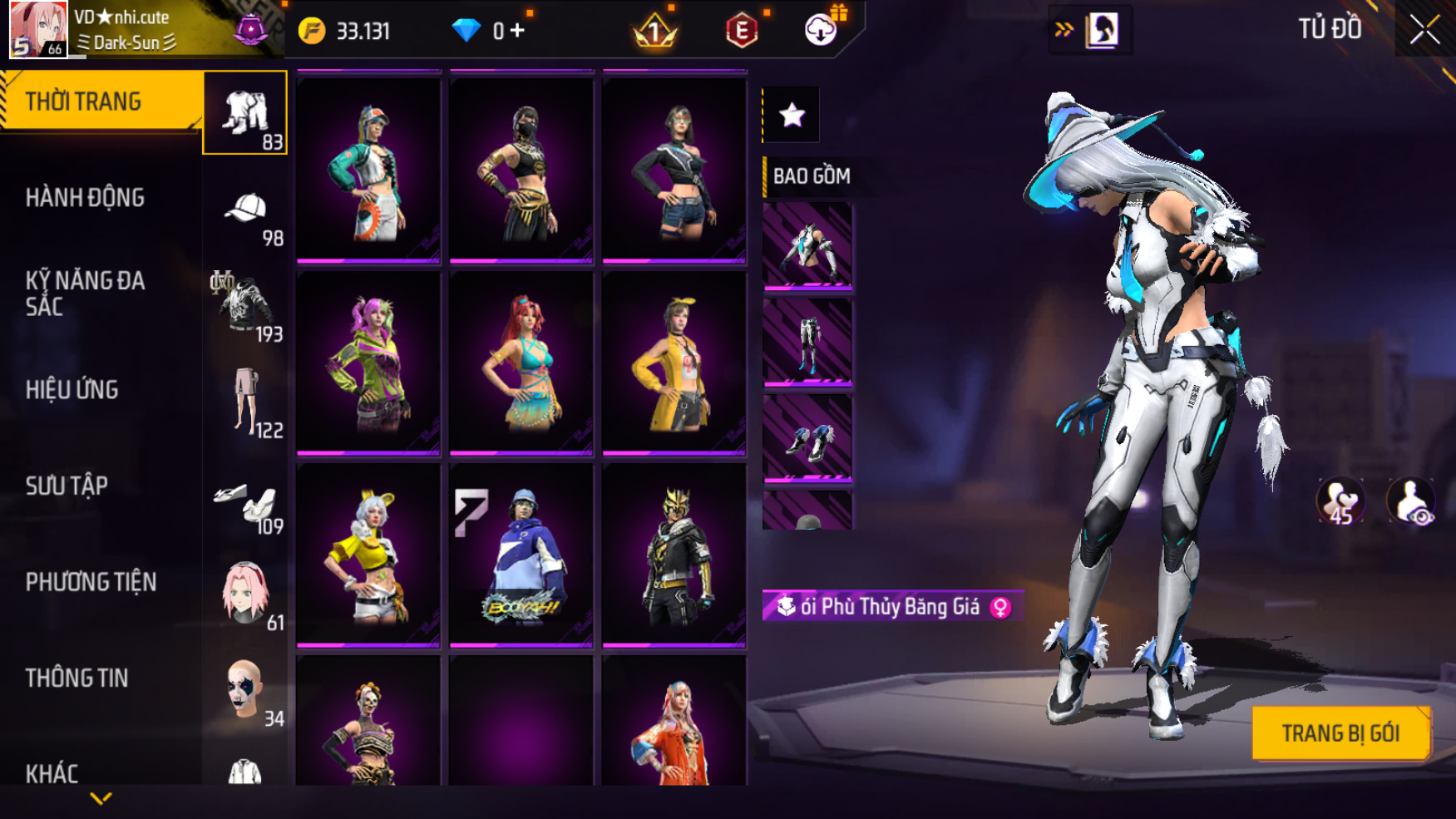
Task: Open the Hành Động category
Action: pos(85,198)
